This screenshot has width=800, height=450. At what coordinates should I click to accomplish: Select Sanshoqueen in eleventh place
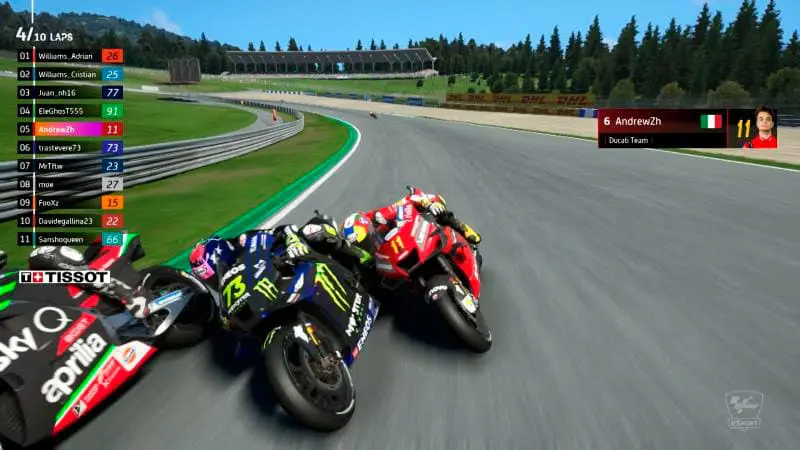pyautogui.click(x=68, y=239)
